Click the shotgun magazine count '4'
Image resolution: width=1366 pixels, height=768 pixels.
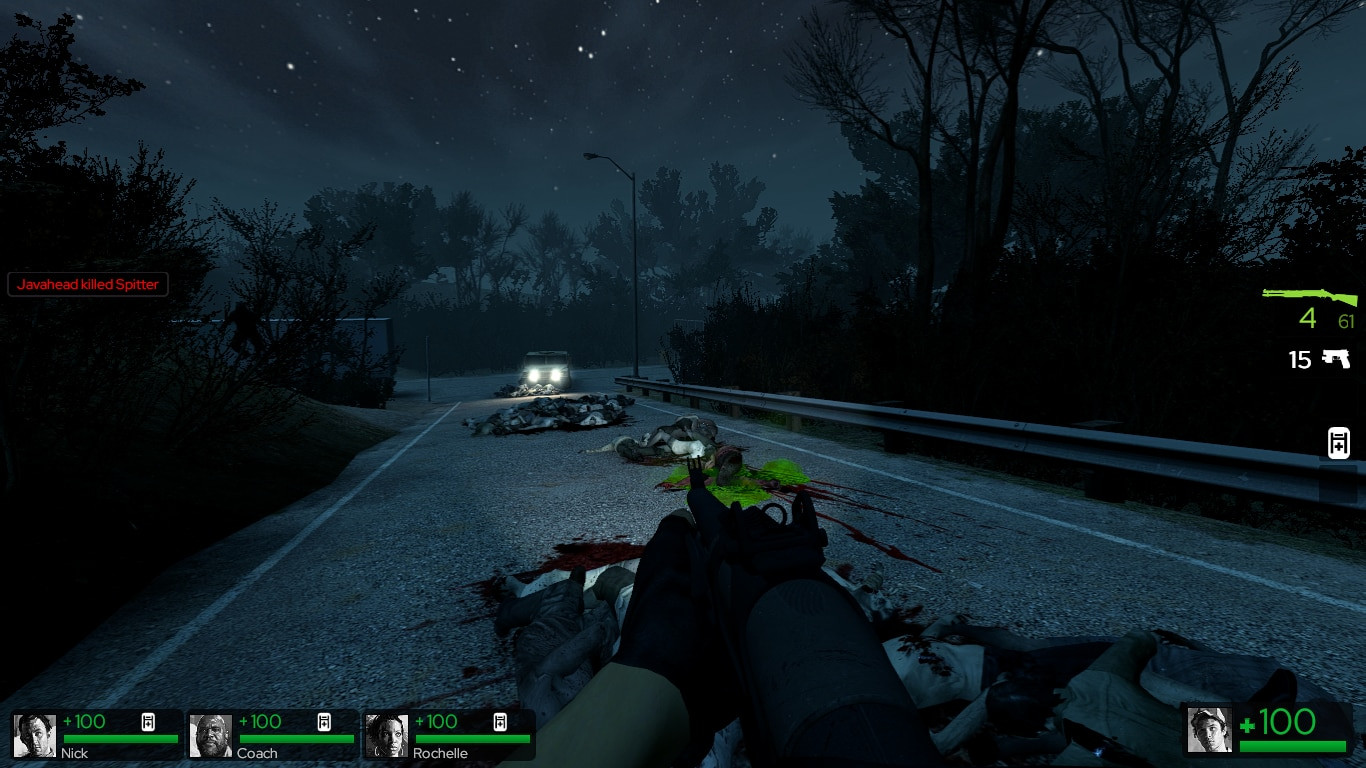(1308, 319)
